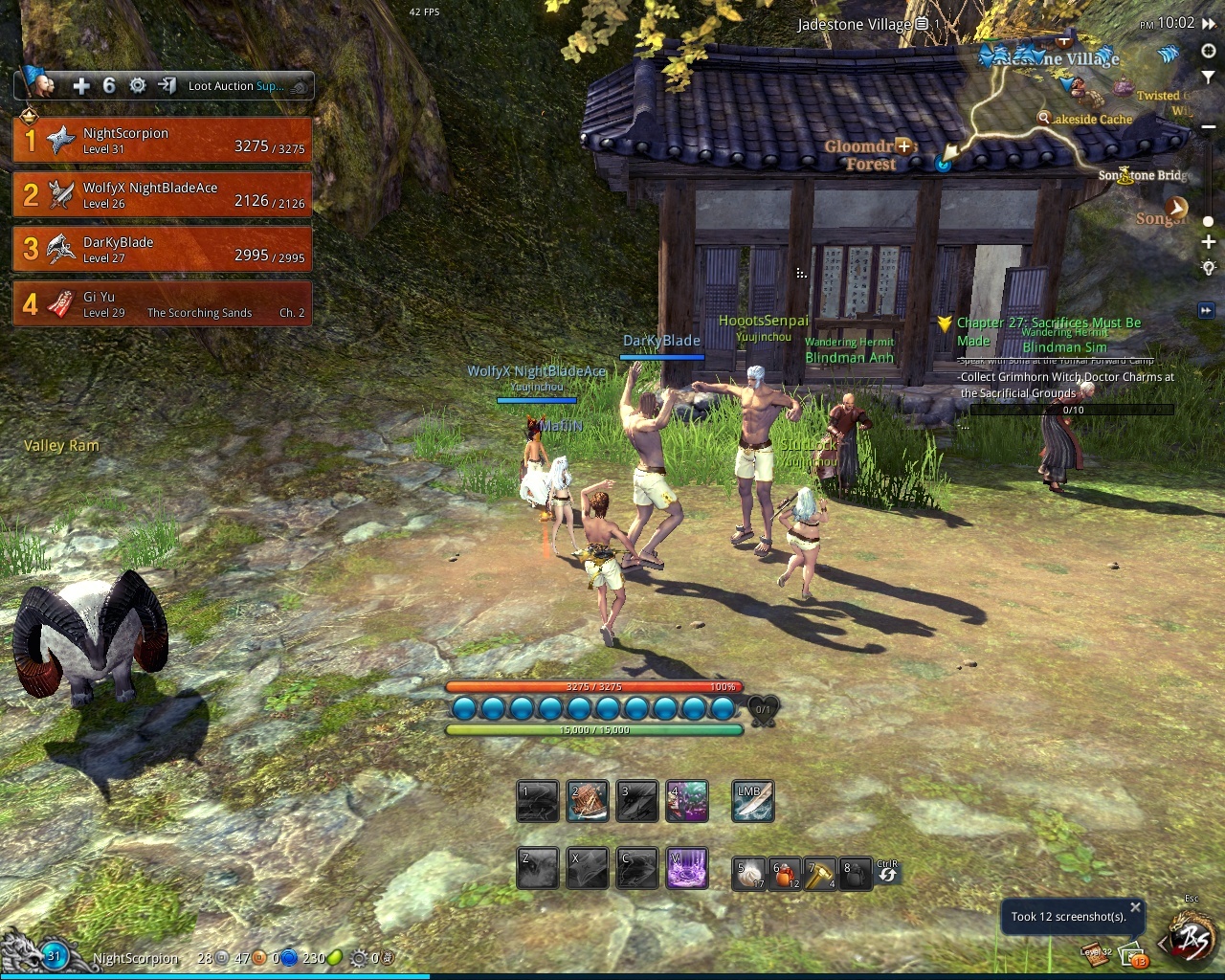The image size is (1225, 980).
Task: Open party settings gear icon
Action: click(138, 86)
